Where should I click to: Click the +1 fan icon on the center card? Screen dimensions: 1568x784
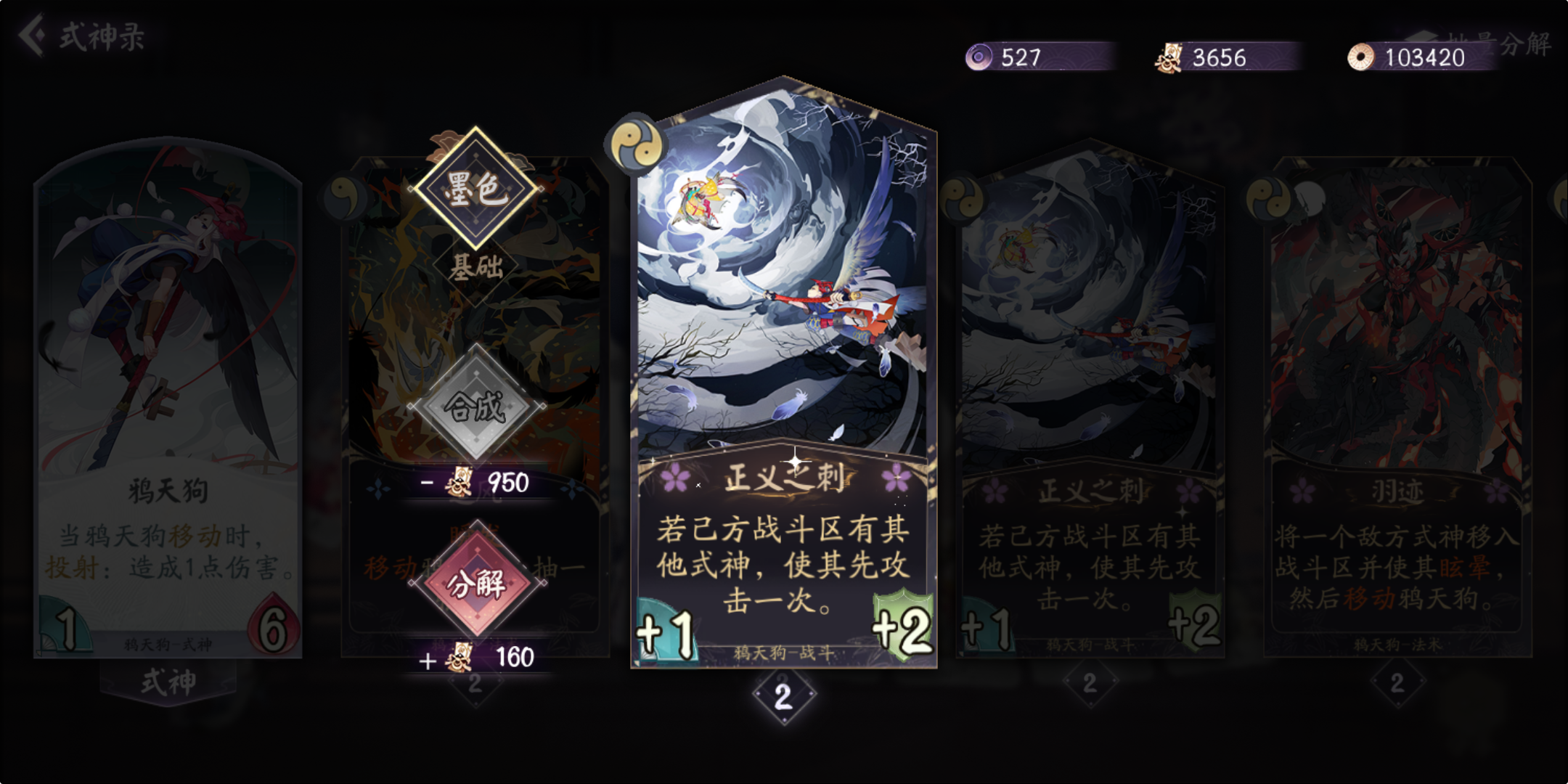[x=665, y=629]
